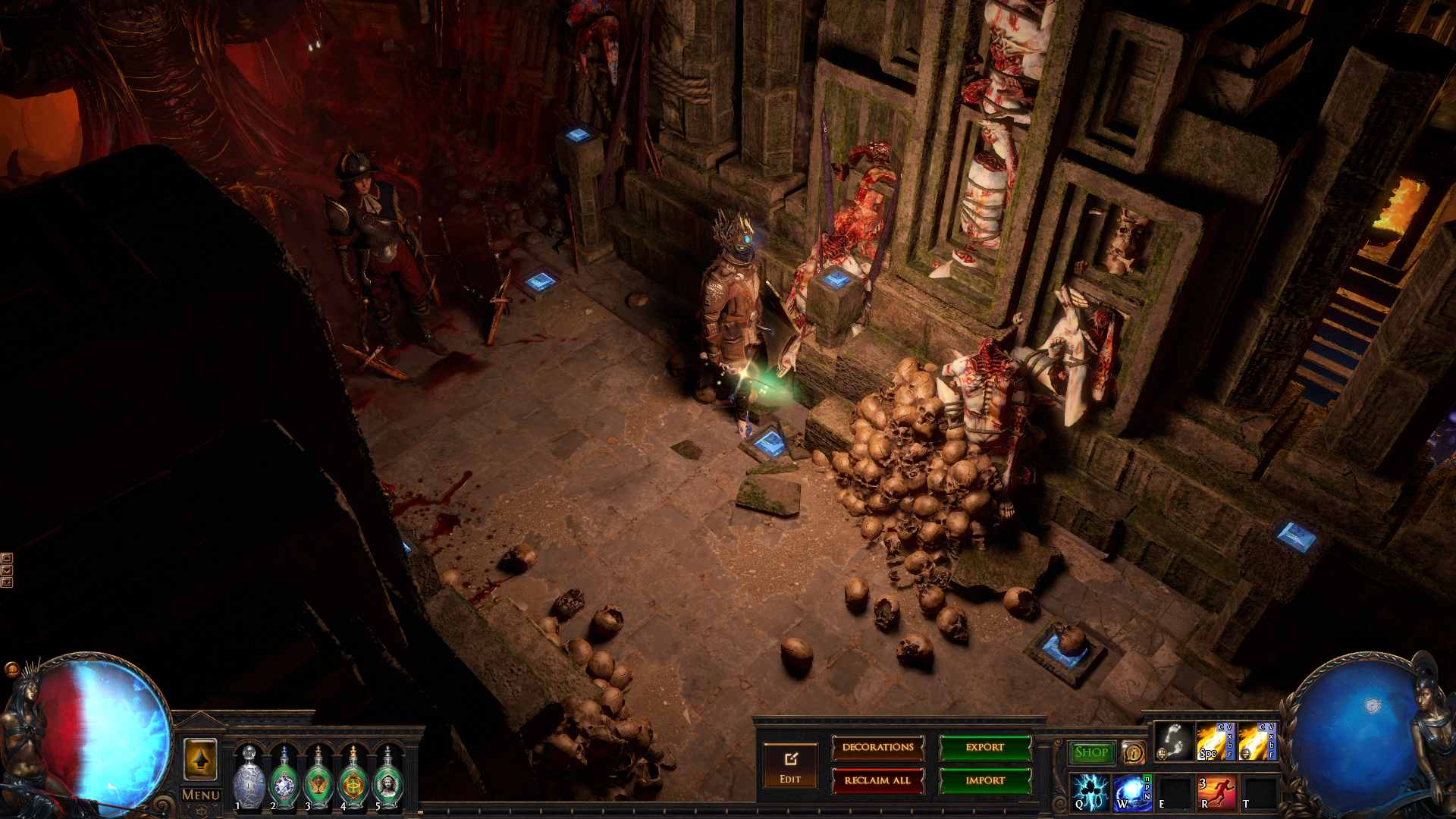The height and width of the screenshot is (819, 1456).
Task: Use the running-man dash skill on R
Action: (x=1216, y=792)
